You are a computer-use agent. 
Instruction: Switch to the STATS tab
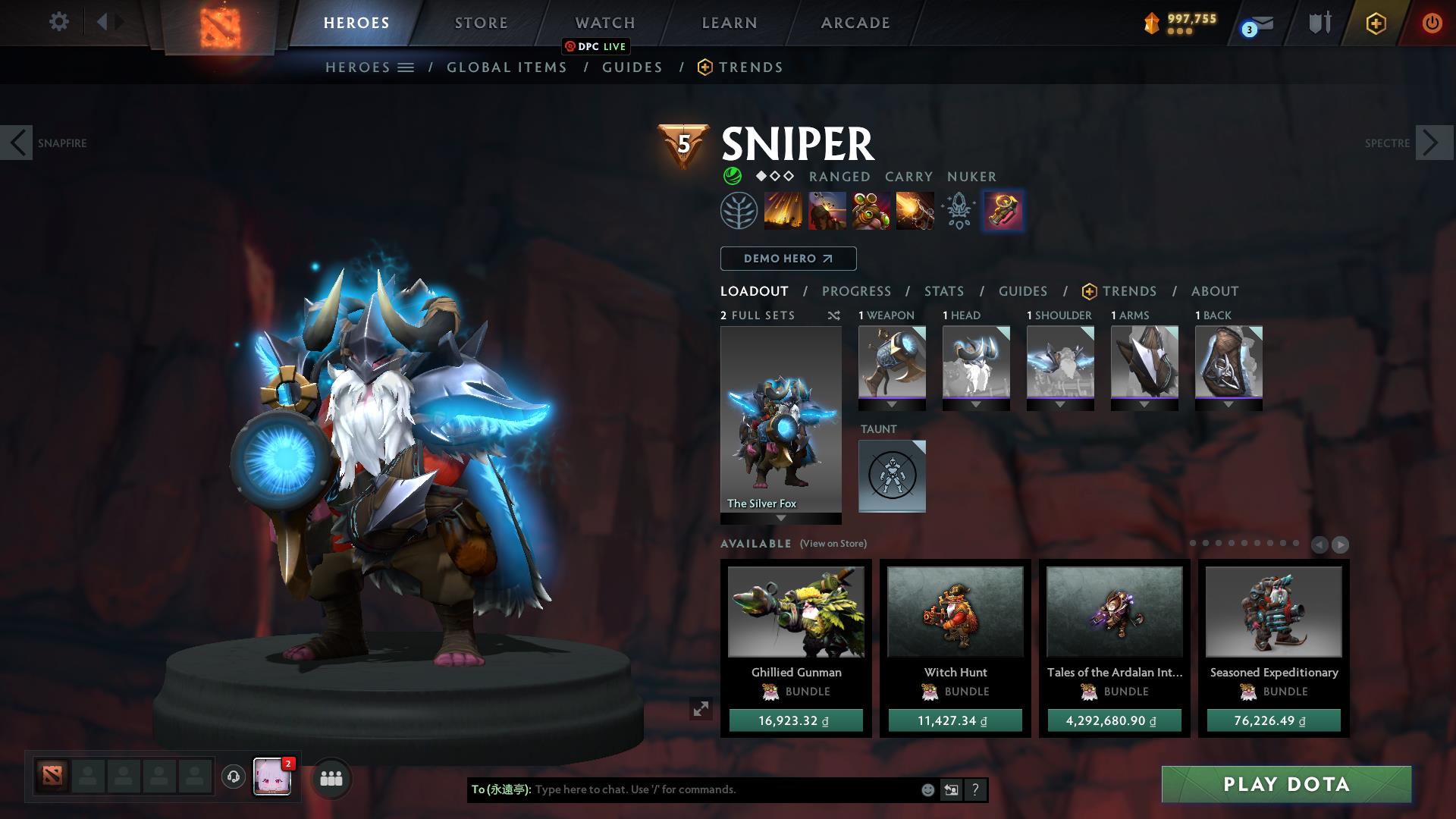(x=943, y=291)
